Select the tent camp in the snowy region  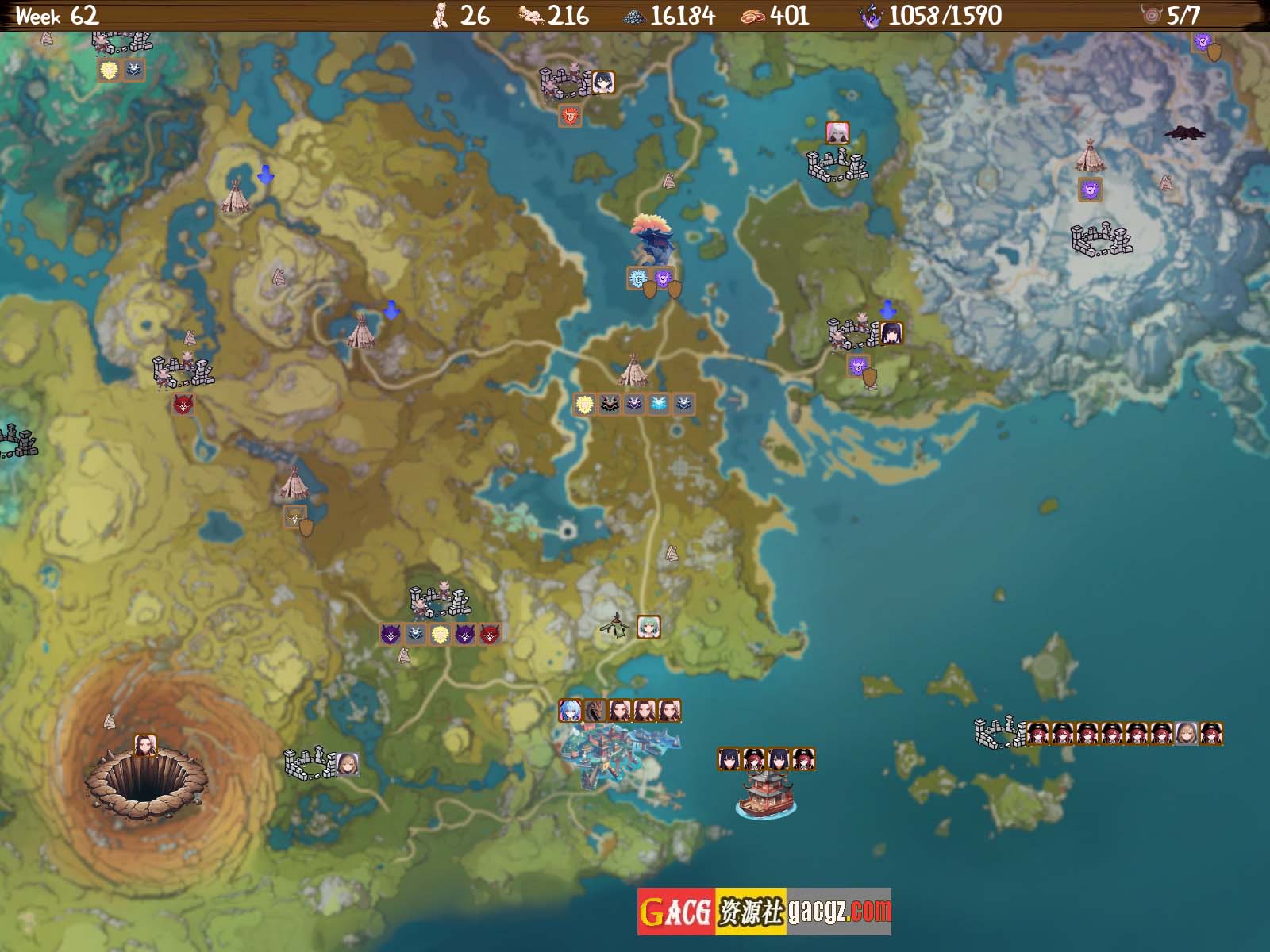(x=1091, y=155)
